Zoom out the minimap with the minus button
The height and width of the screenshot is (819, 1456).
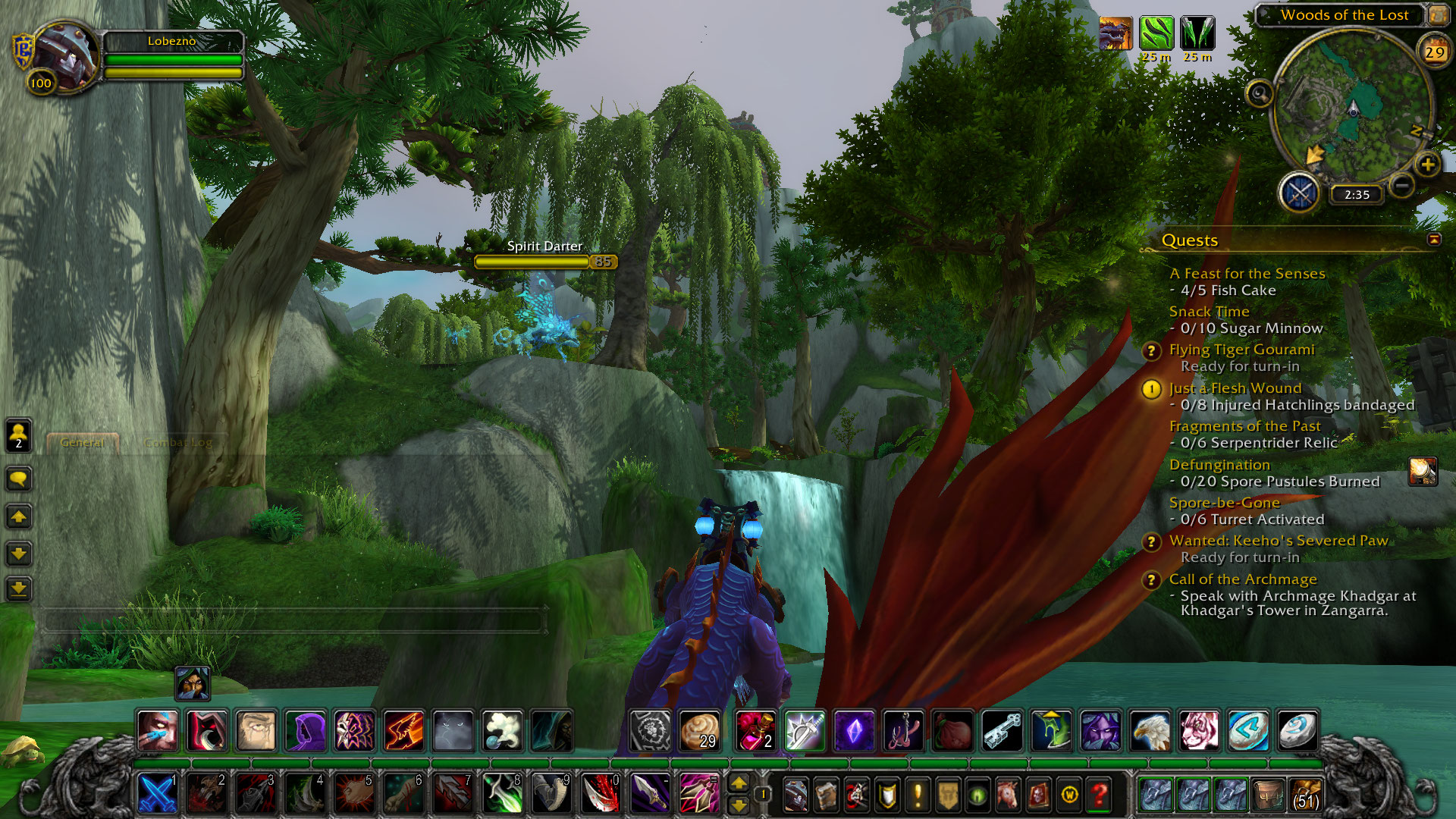[x=1402, y=184]
